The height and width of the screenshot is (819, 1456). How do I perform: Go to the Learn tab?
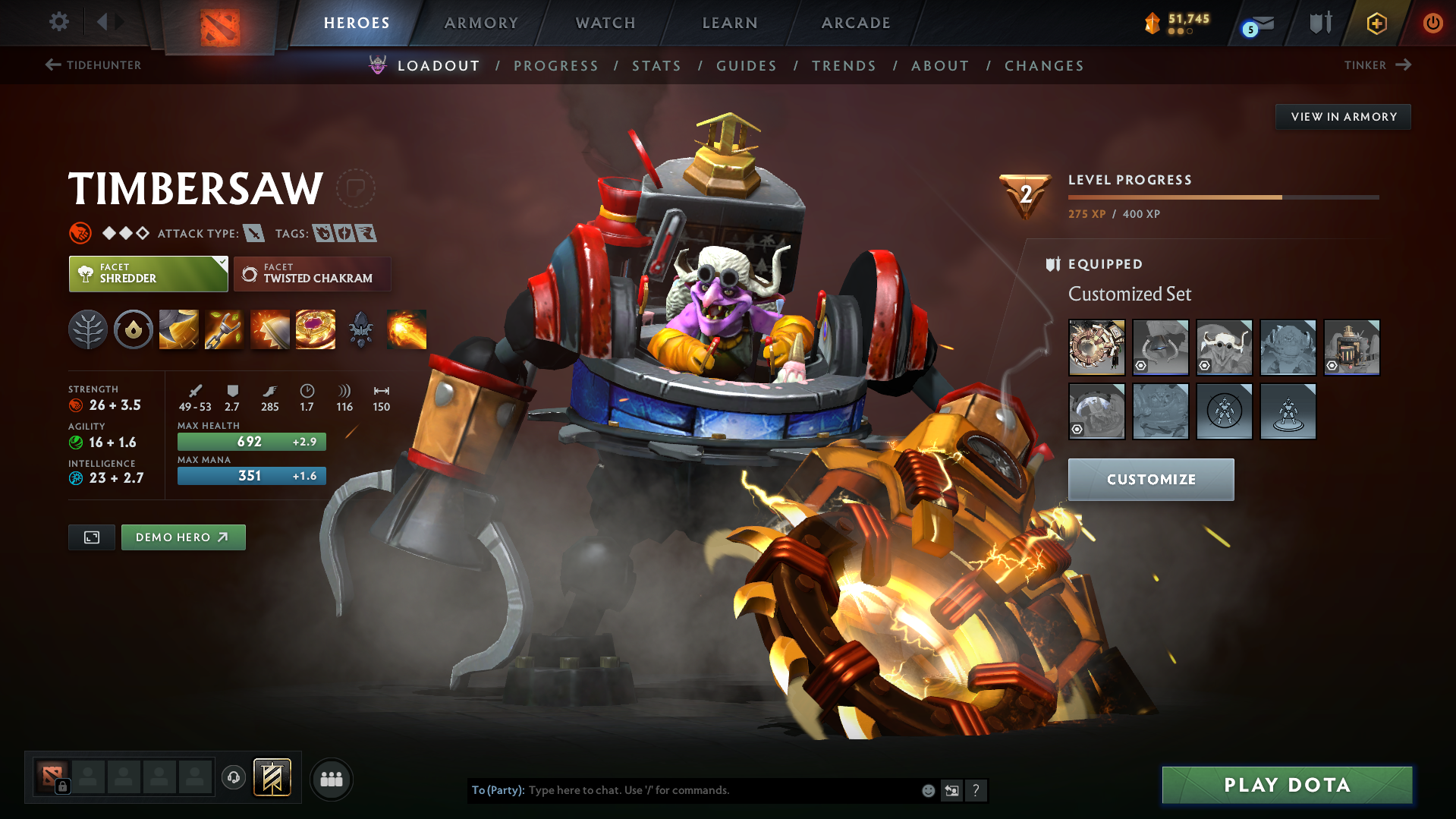click(x=730, y=23)
